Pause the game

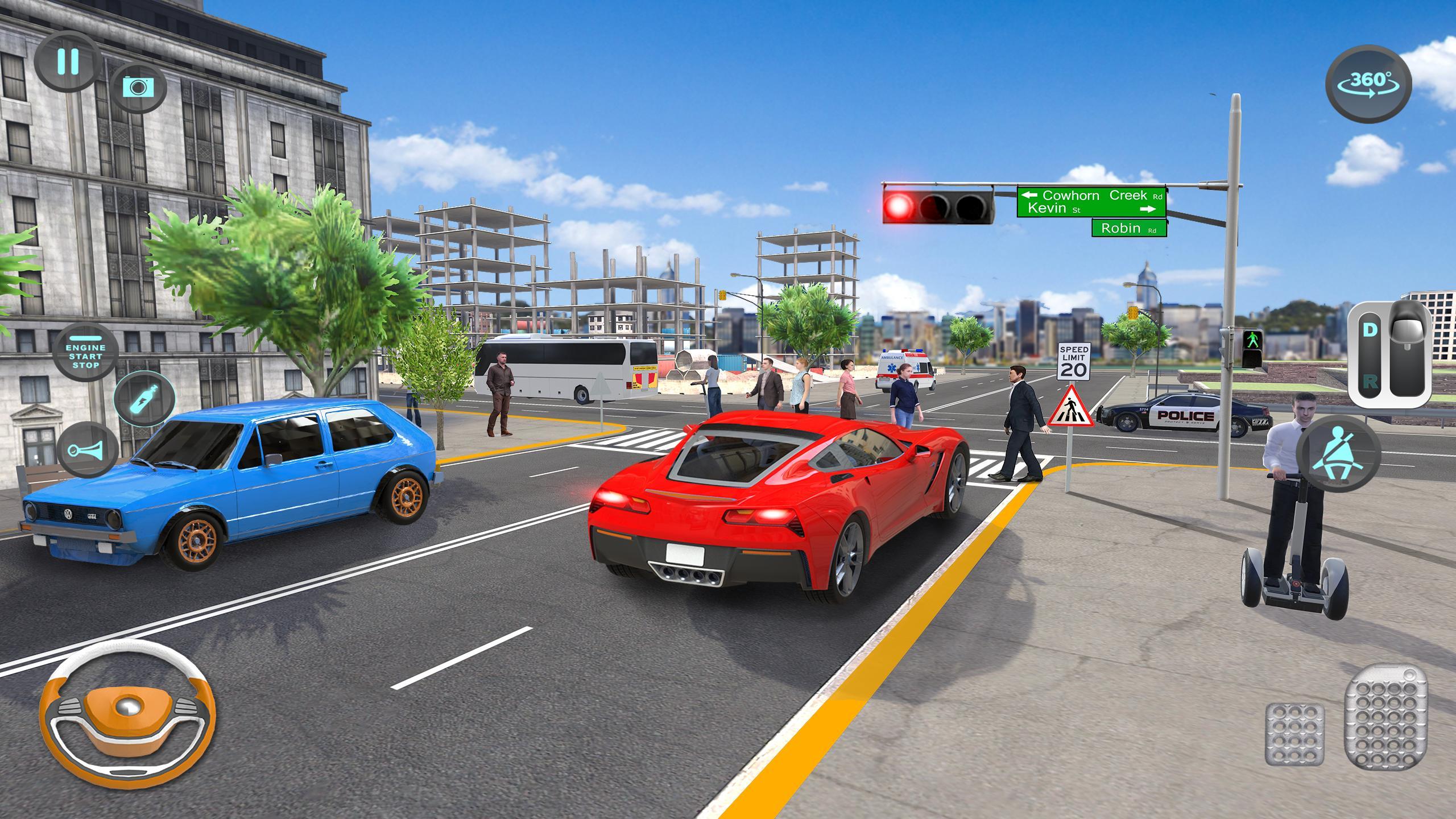[x=67, y=61]
